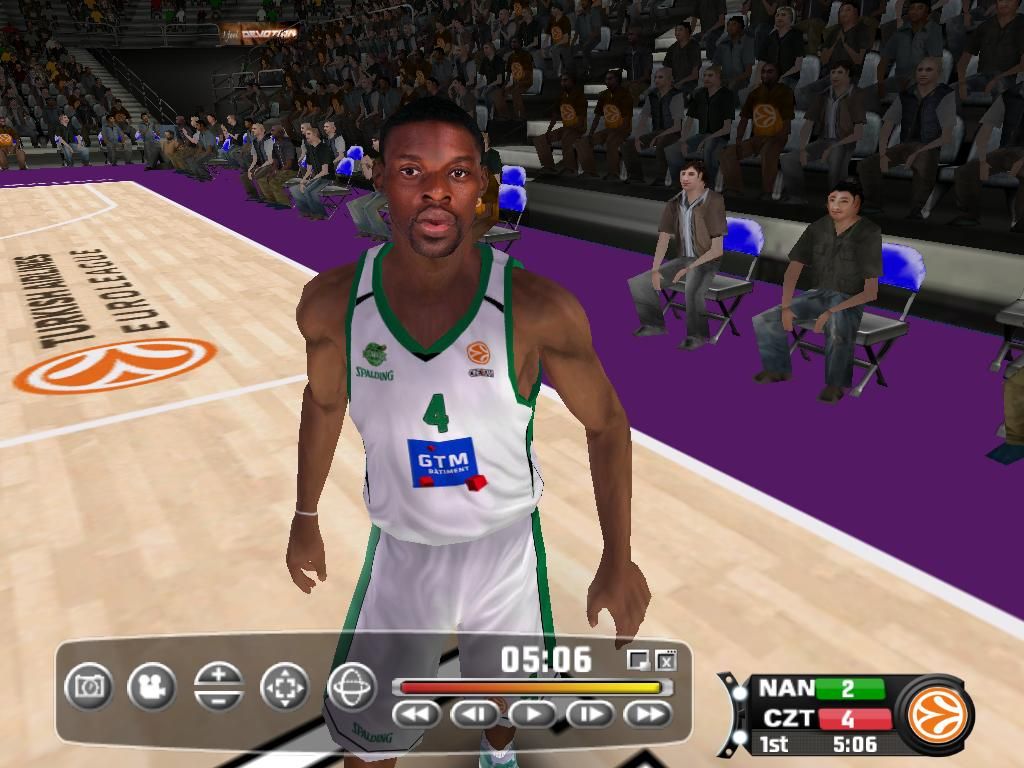Viewport: 1024px width, 768px height.
Task: Select the four-arrow pan camera control
Action: tap(285, 687)
